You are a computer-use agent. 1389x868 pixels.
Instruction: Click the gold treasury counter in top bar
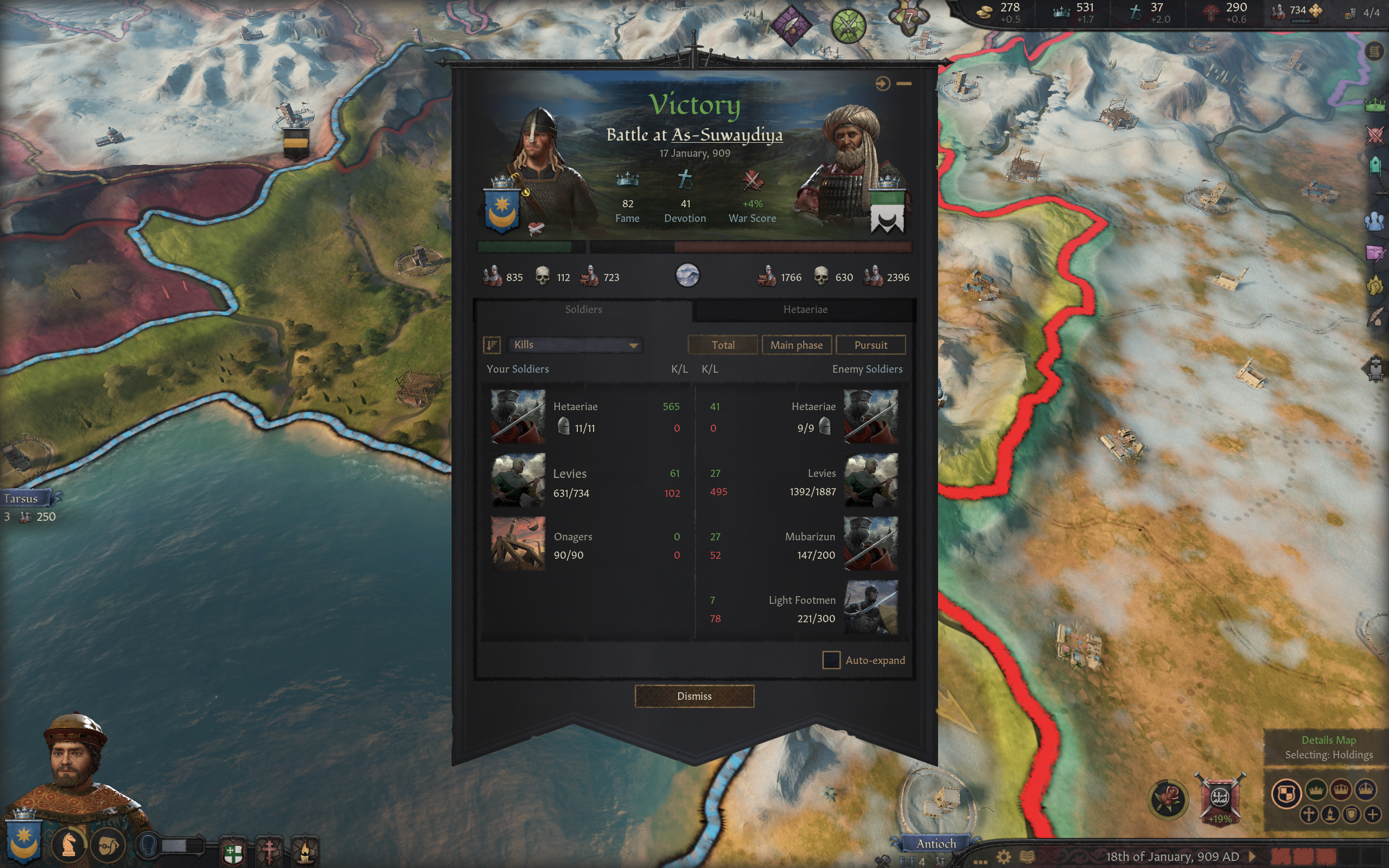coord(999,11)
